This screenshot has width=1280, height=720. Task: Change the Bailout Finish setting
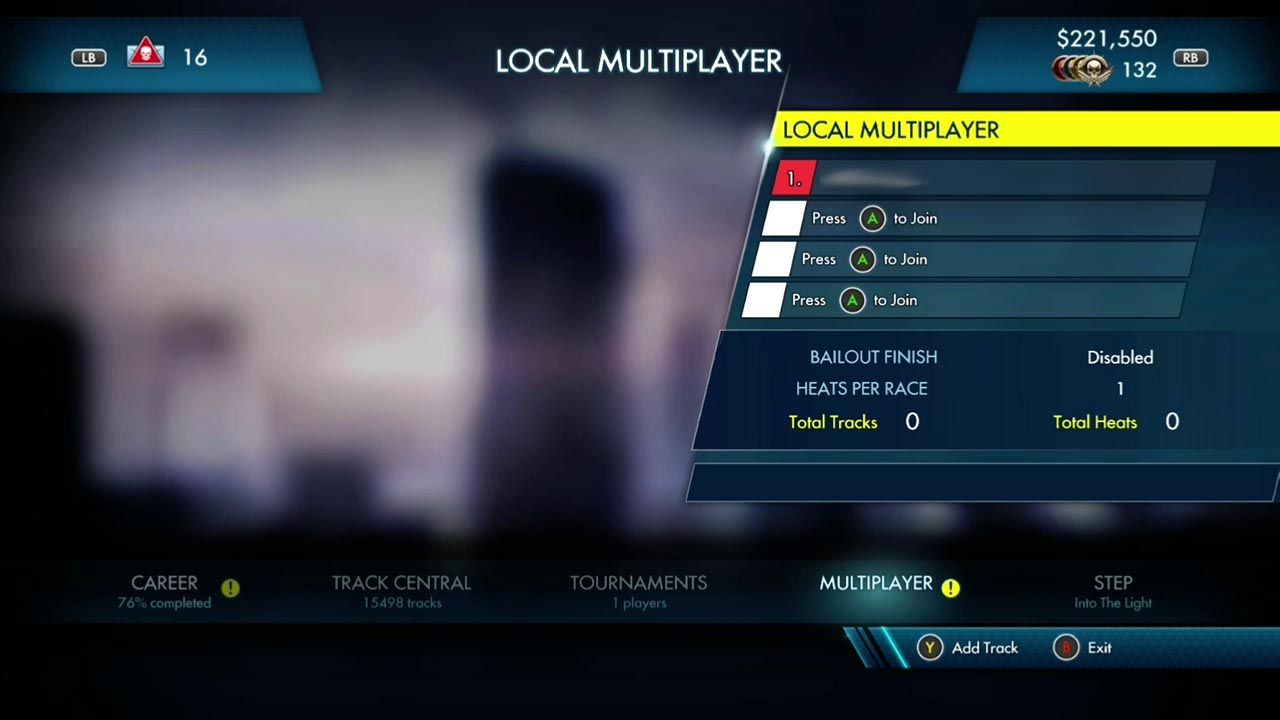1119,358
